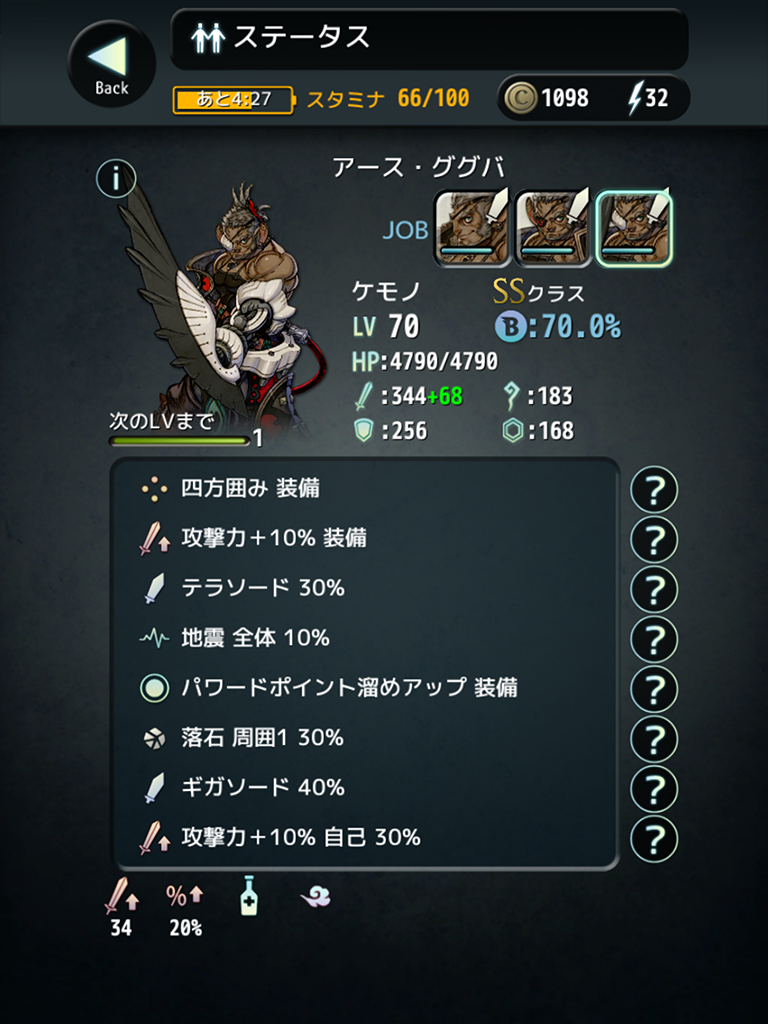The image size is (768, 1024).
Task: Open help for ギガソード 40% skill
Action: point(654,789)
